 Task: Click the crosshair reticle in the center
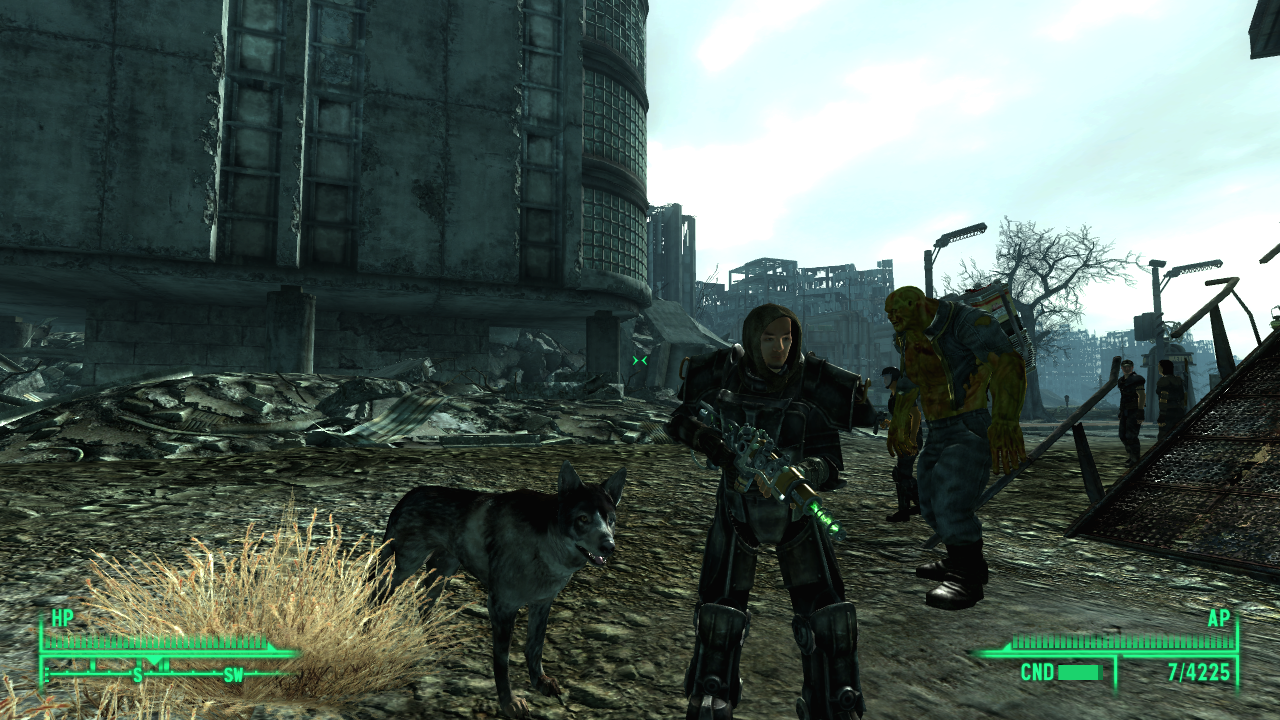[x=639, y=359]
